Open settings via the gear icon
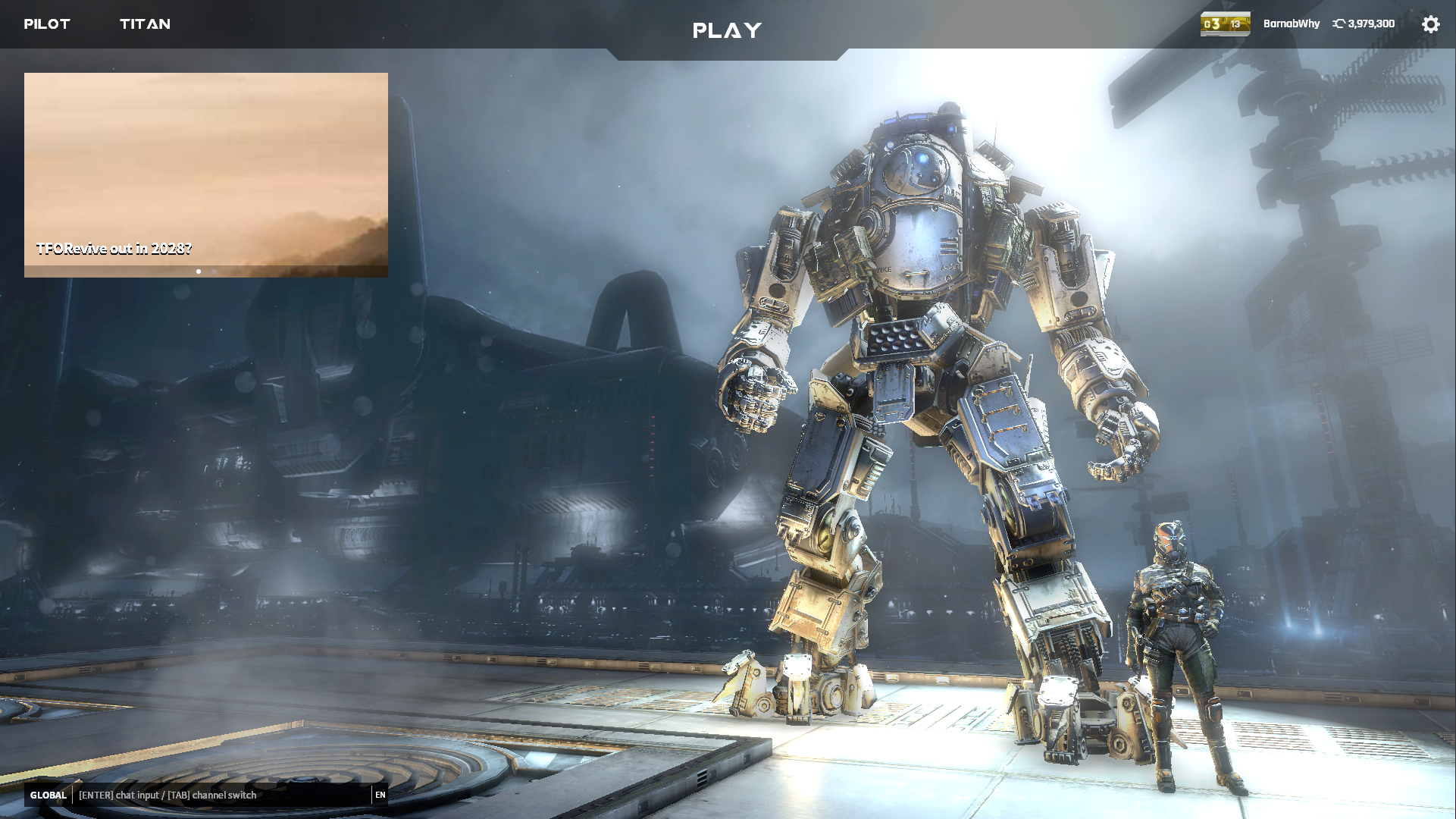 click(1430, 24)
